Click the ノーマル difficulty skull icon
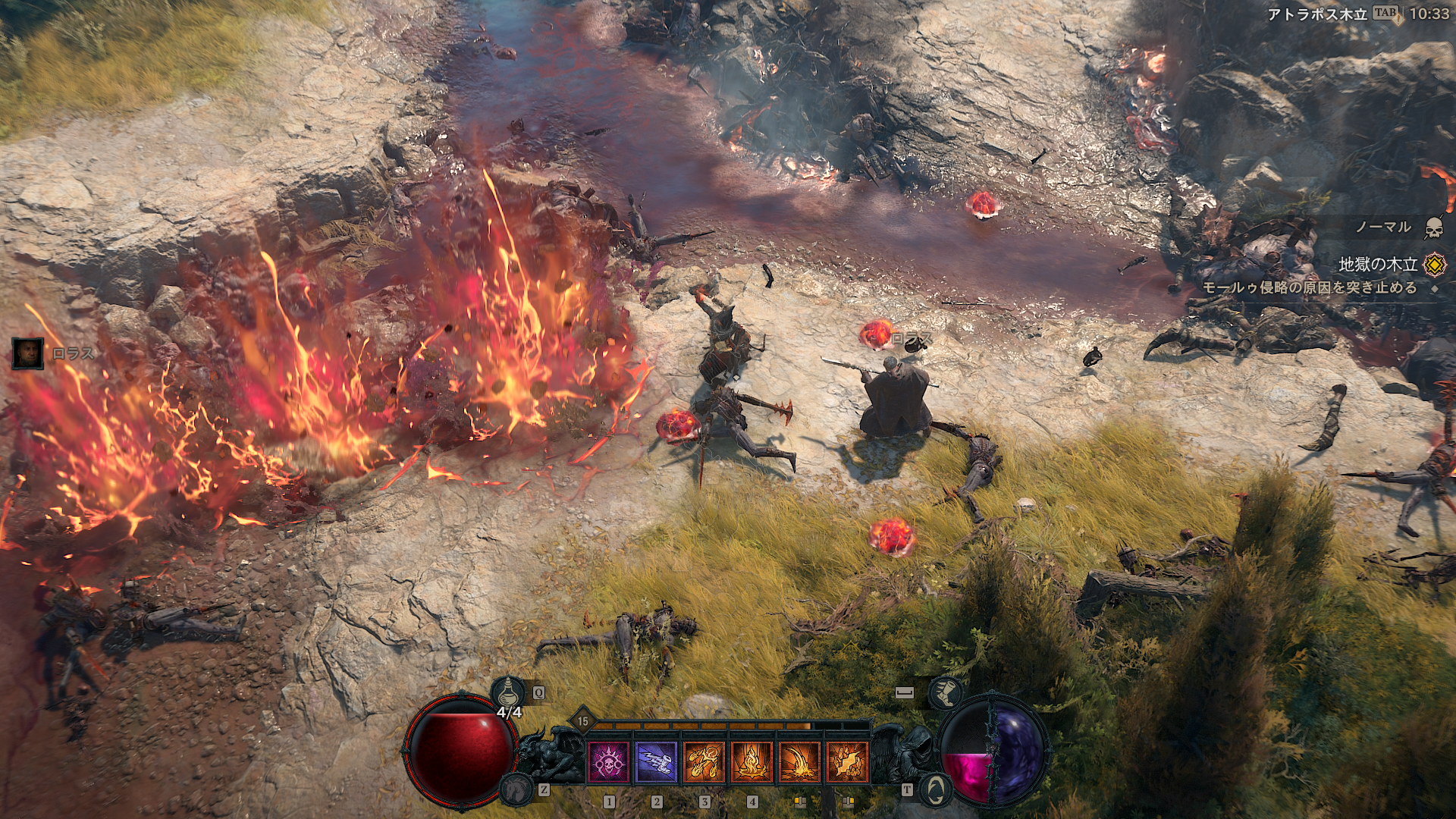 click(x=1433, y=227)
